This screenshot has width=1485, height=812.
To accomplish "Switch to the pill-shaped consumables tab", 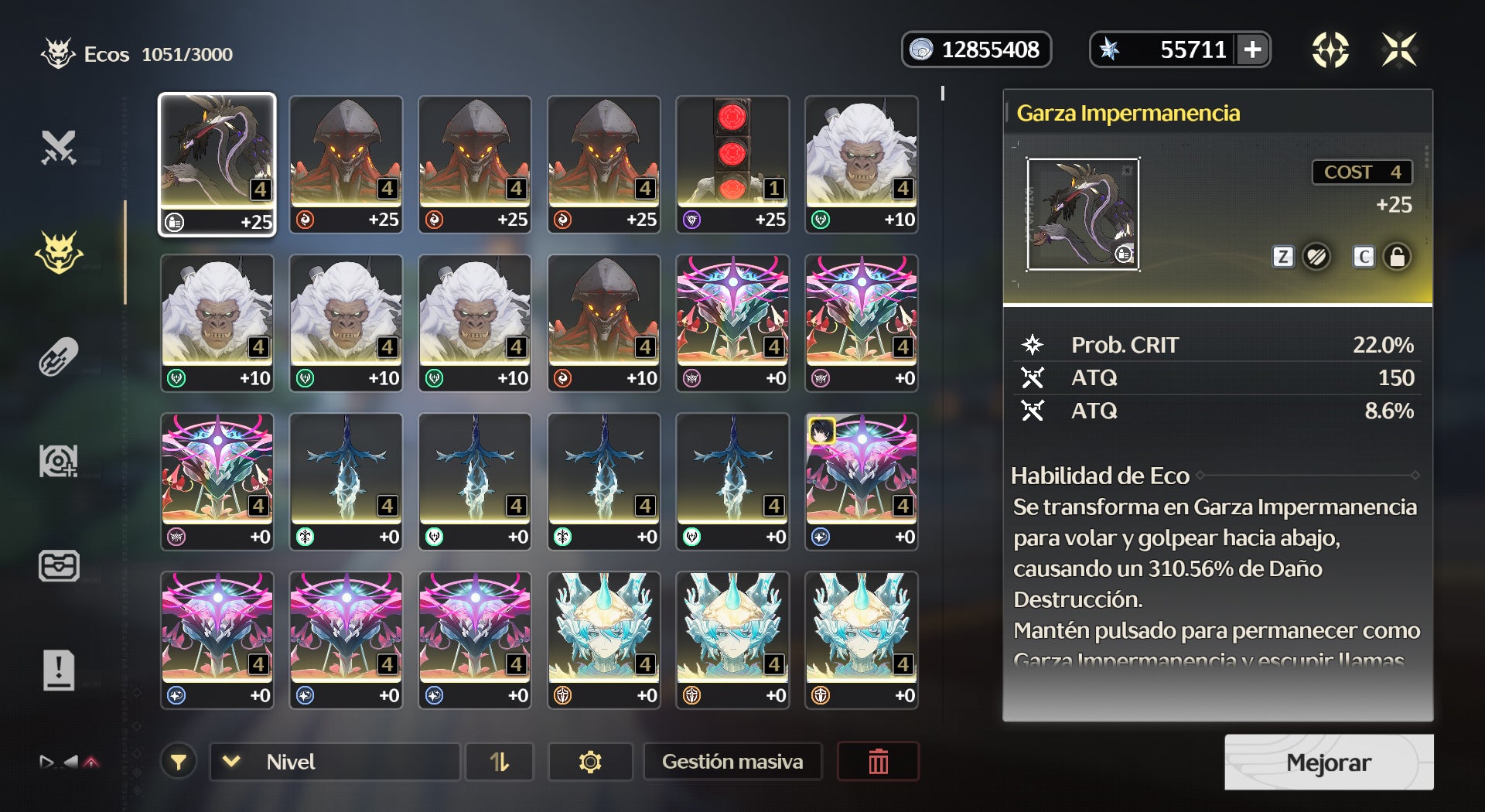I will point(59,357).
